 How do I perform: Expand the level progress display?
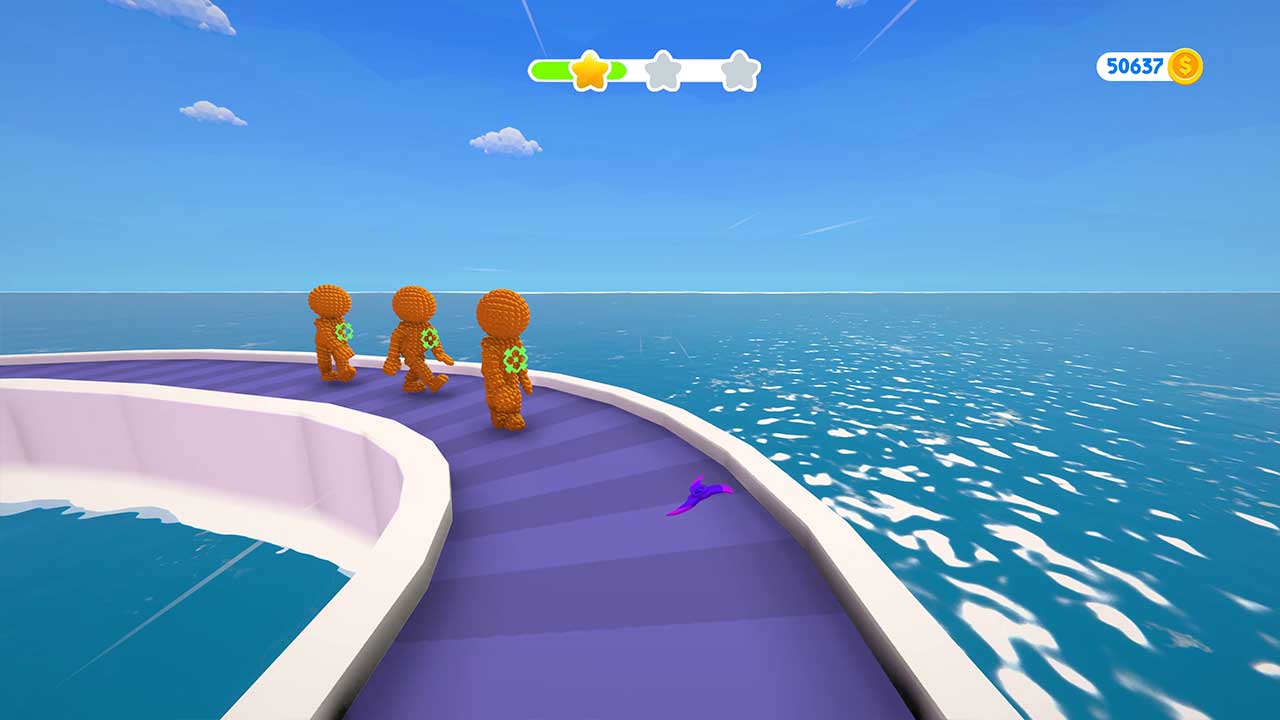point(645,70)
